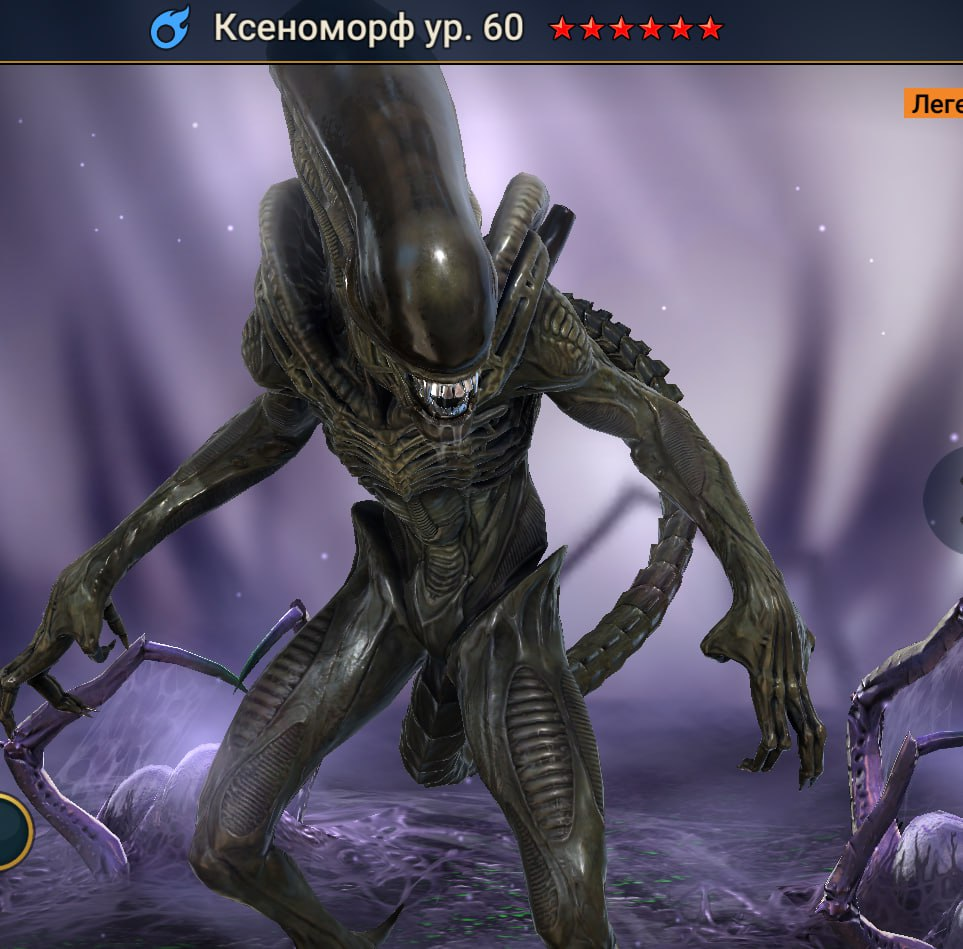Tap the blue Magic affinity icon
Image resolution: width=963 pixels, height=949 pixels.
[170, 29]
